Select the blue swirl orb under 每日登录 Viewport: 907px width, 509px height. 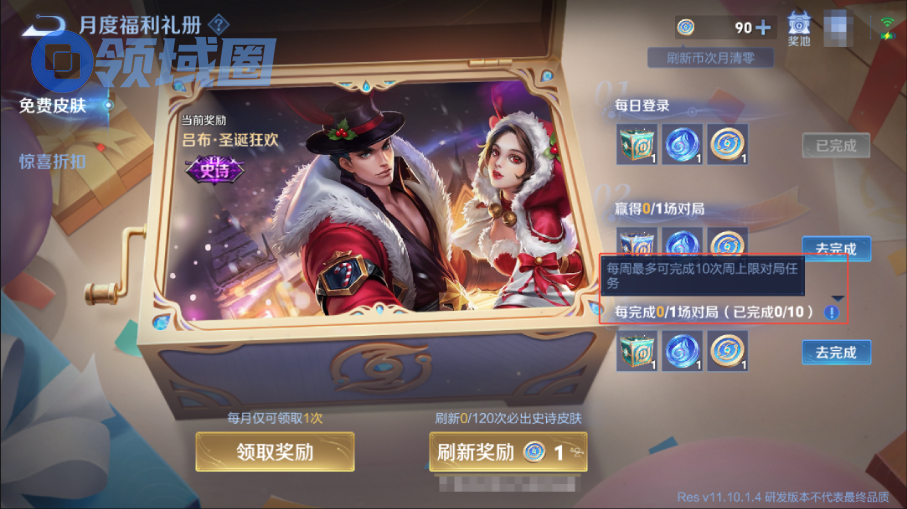point(682,145)
